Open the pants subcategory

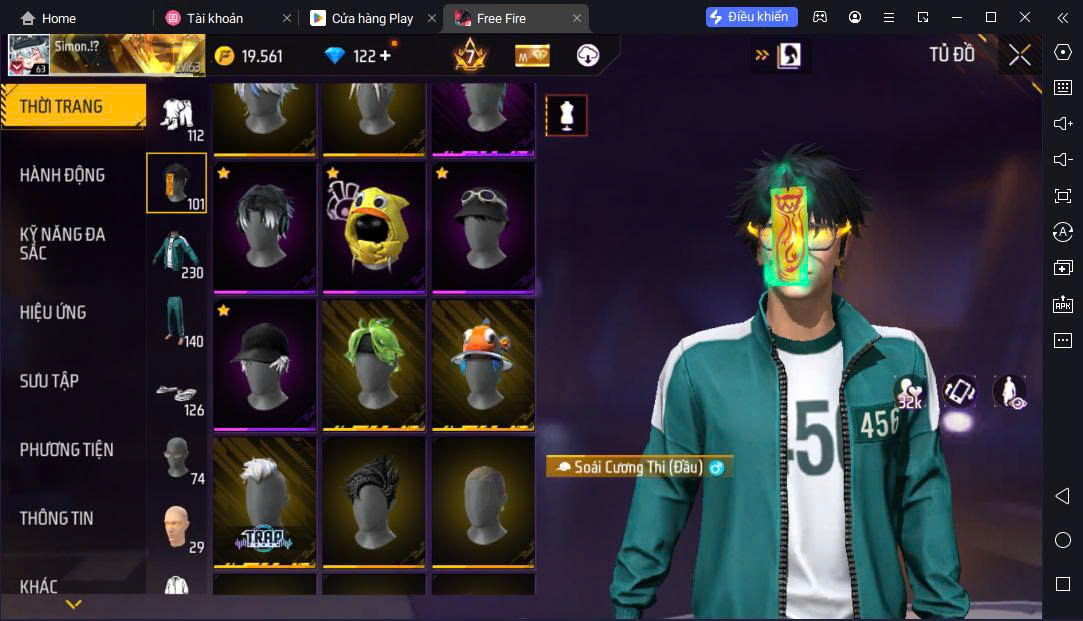point(177,320)
